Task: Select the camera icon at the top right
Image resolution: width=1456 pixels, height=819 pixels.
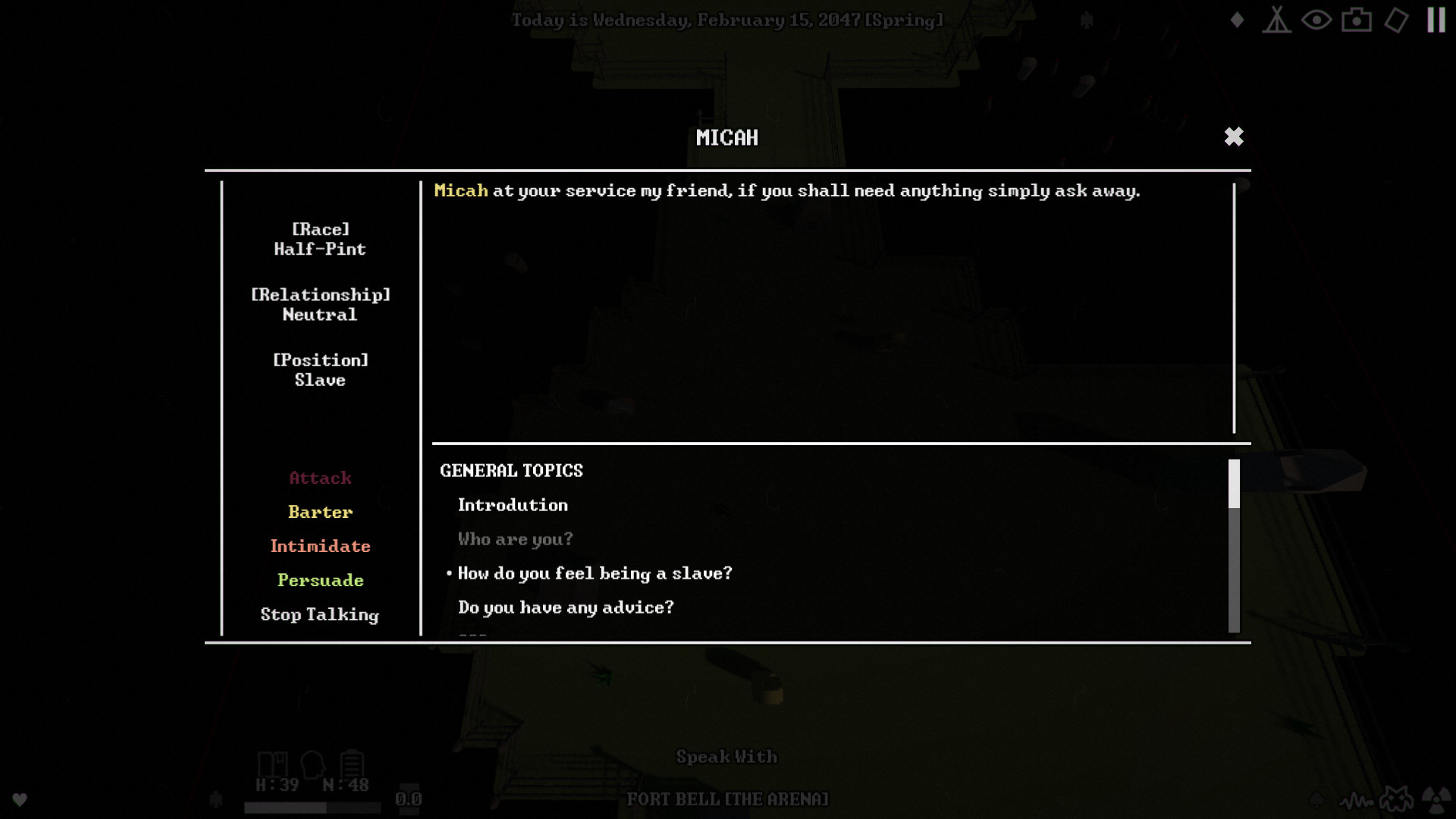Action: click(1357, 20)
